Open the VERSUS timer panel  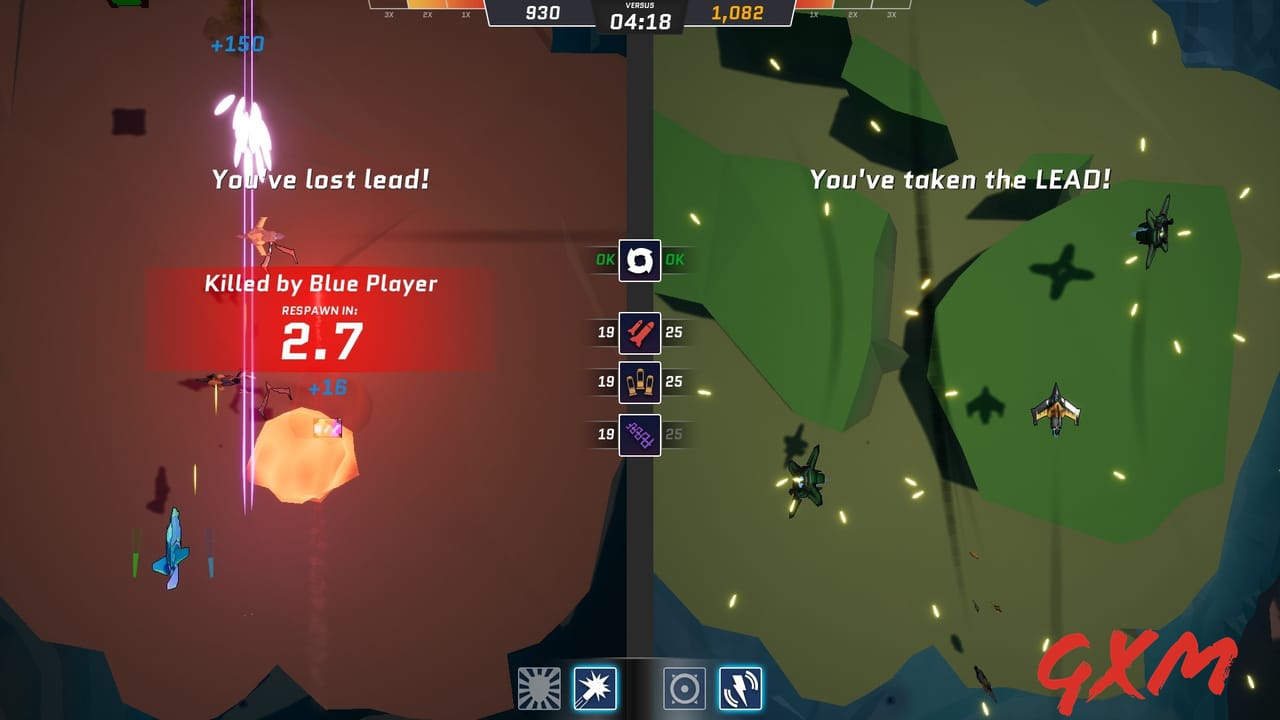pos(640,13)
